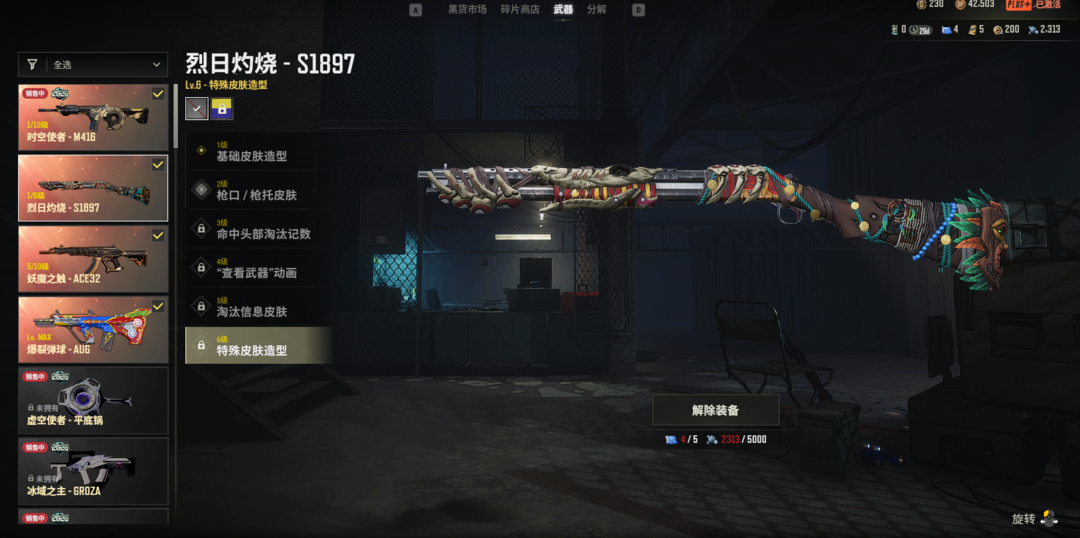This screenshot has height=538, width=1080.
Task: Select the 妖魔之触 - ACE32 skin card
Action: coord(93,258)
